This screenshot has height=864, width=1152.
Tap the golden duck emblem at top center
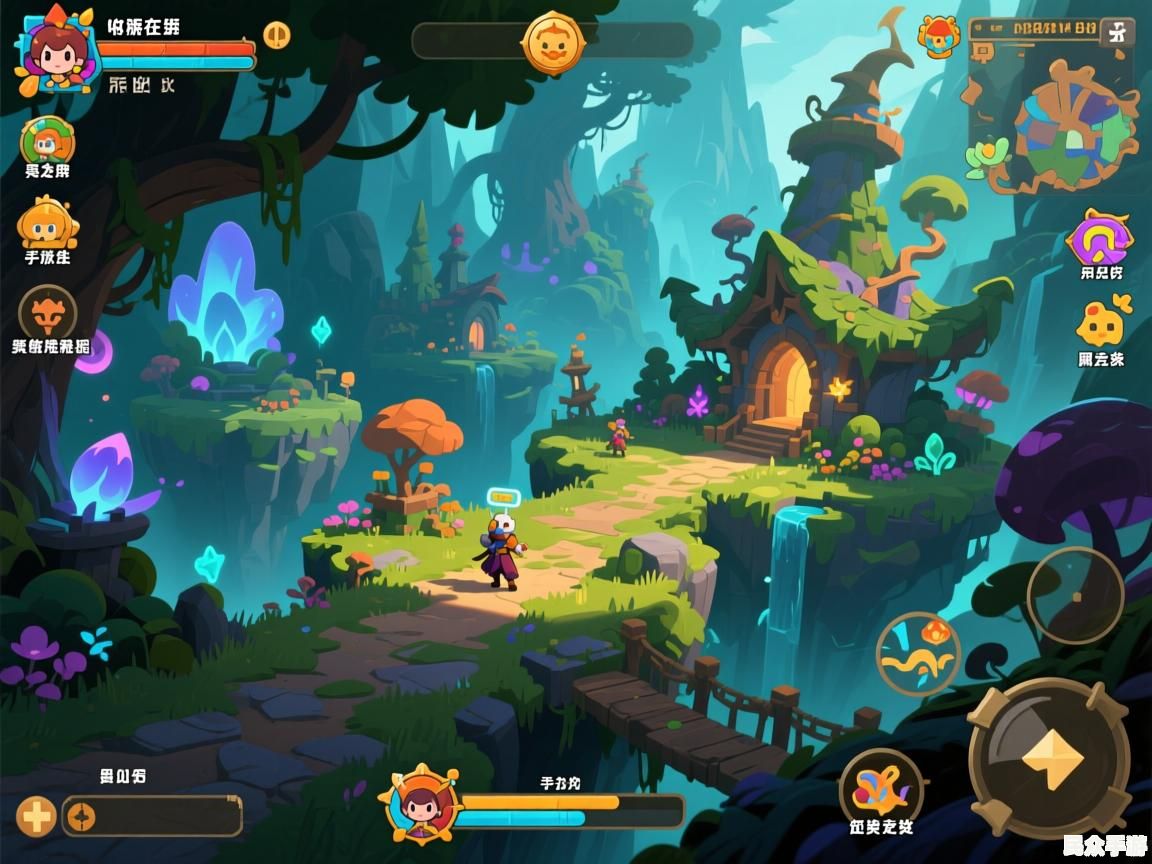click(553, 43)
